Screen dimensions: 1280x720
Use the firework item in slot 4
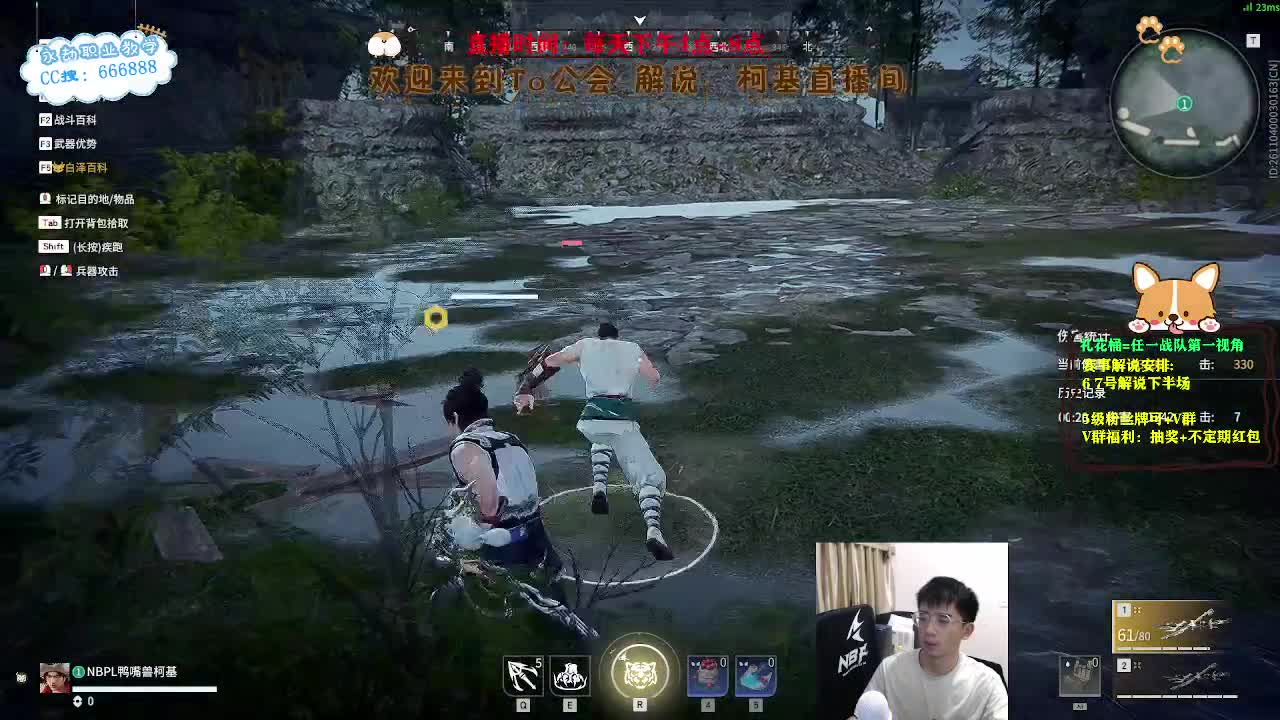[706, 675]
